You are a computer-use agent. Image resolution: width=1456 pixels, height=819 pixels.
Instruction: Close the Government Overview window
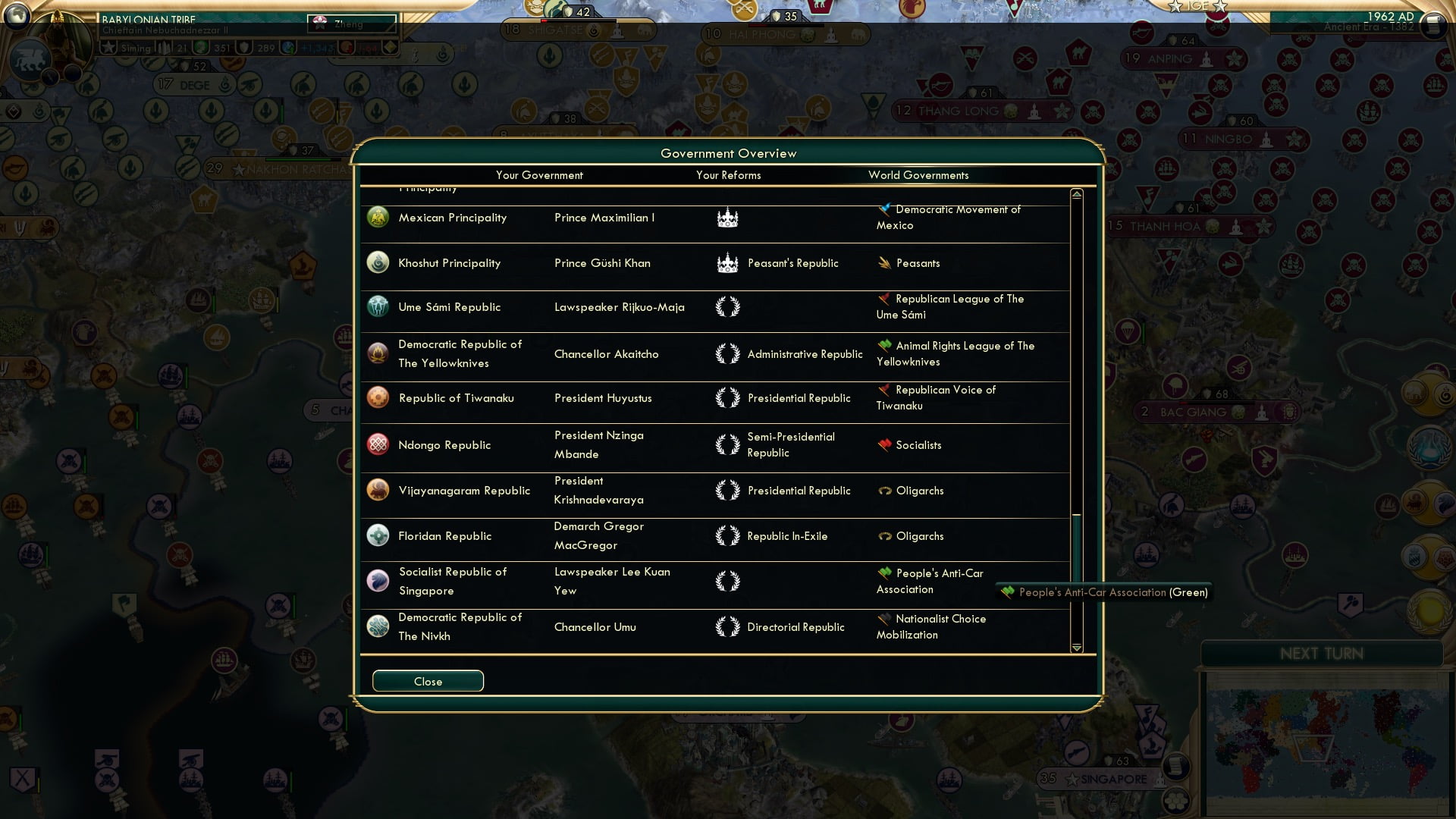point(427,681)
